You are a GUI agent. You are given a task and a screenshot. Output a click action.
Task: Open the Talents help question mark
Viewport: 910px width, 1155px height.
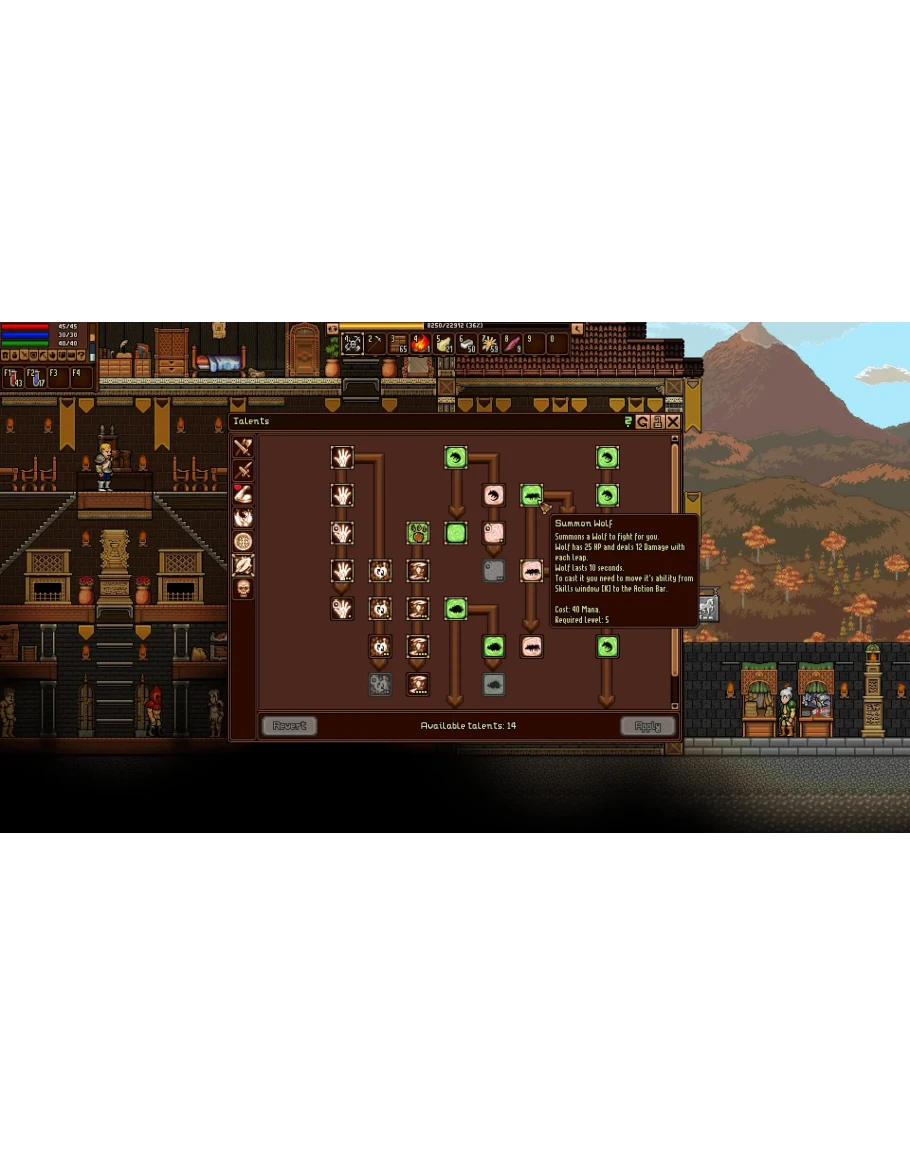point(628,422)
